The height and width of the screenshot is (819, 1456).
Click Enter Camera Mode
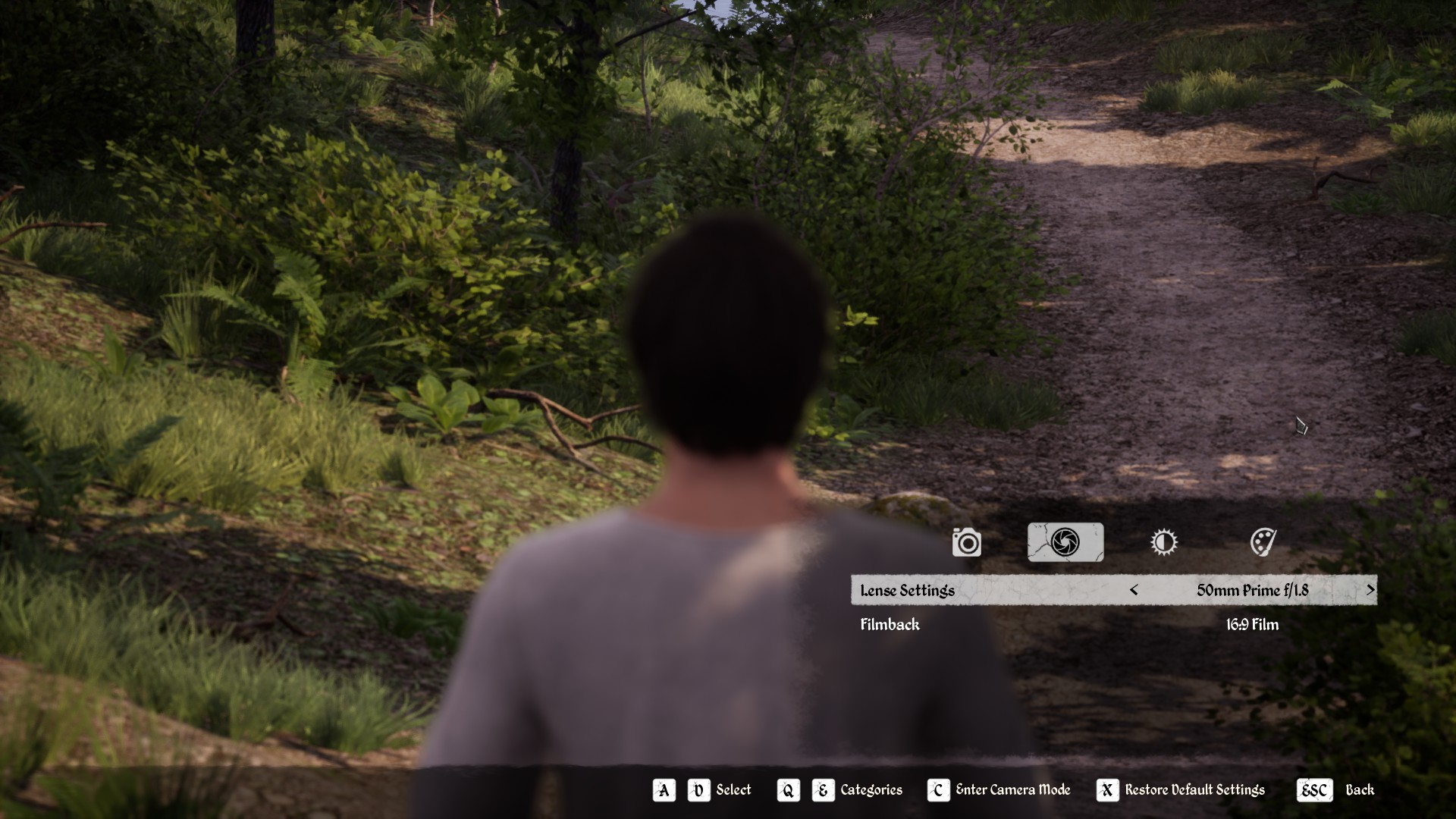click(999, 790)
